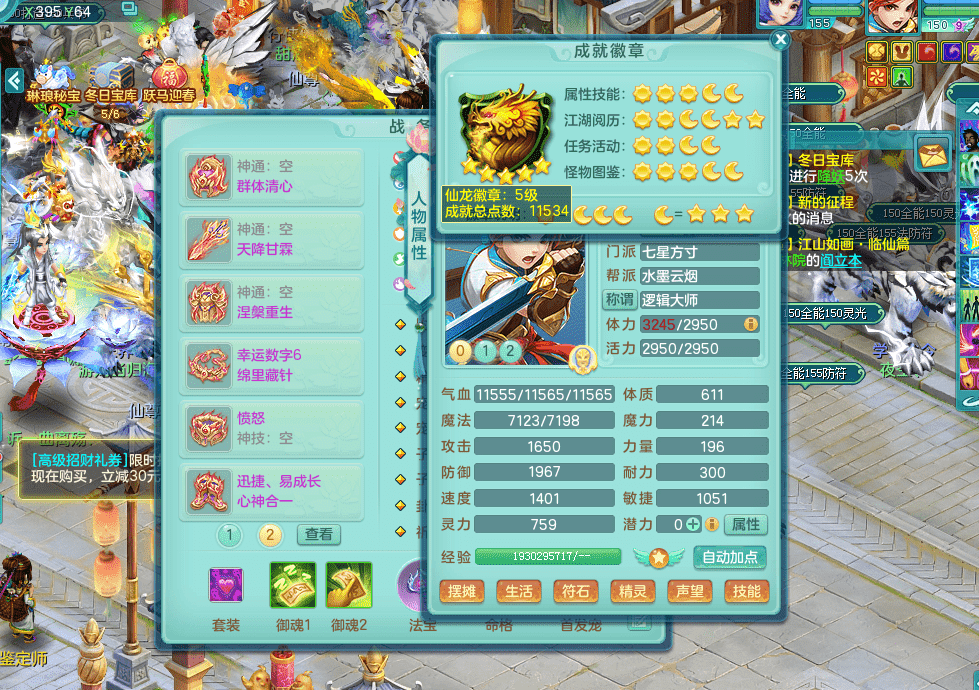Select the 御魂2 soul slot
This screenshot has height=690, width=979.
point(349,585)
